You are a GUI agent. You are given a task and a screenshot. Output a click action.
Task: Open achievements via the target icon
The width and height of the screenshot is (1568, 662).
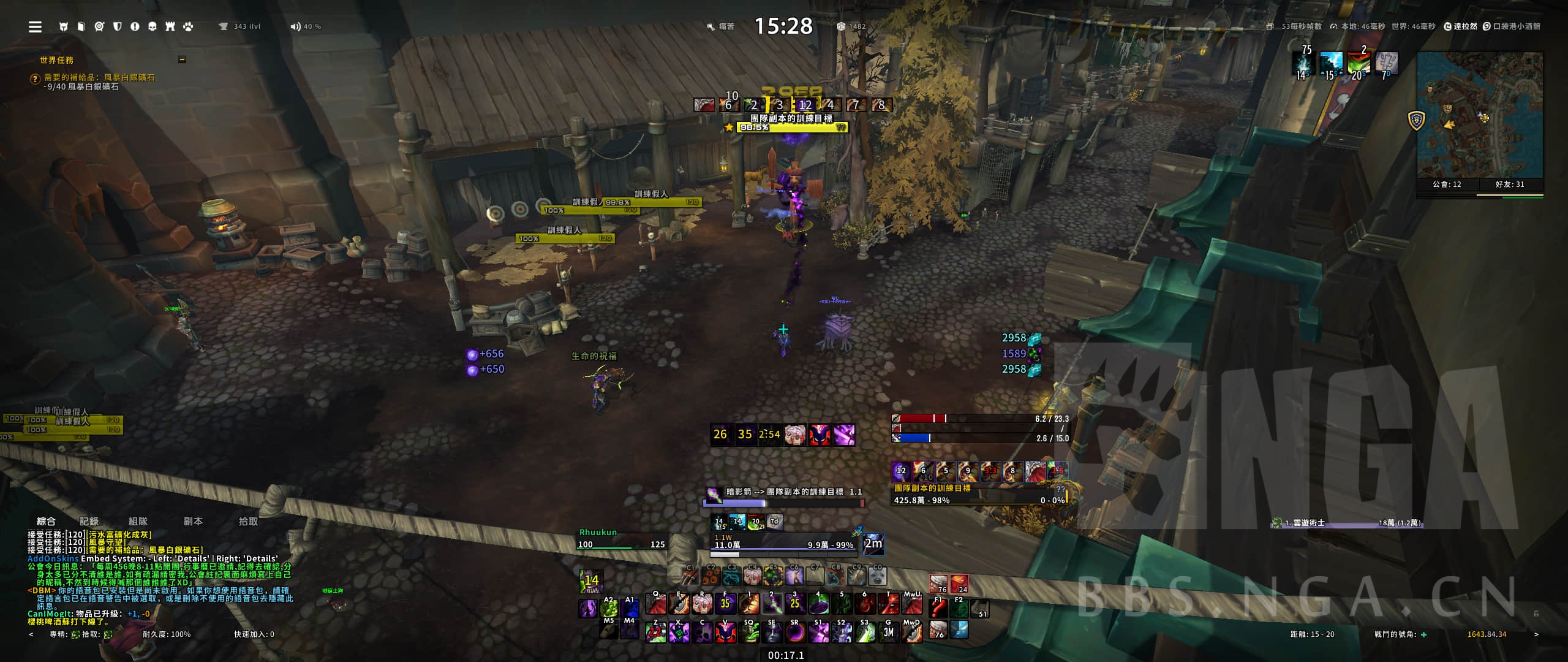[x=98, y=26]
